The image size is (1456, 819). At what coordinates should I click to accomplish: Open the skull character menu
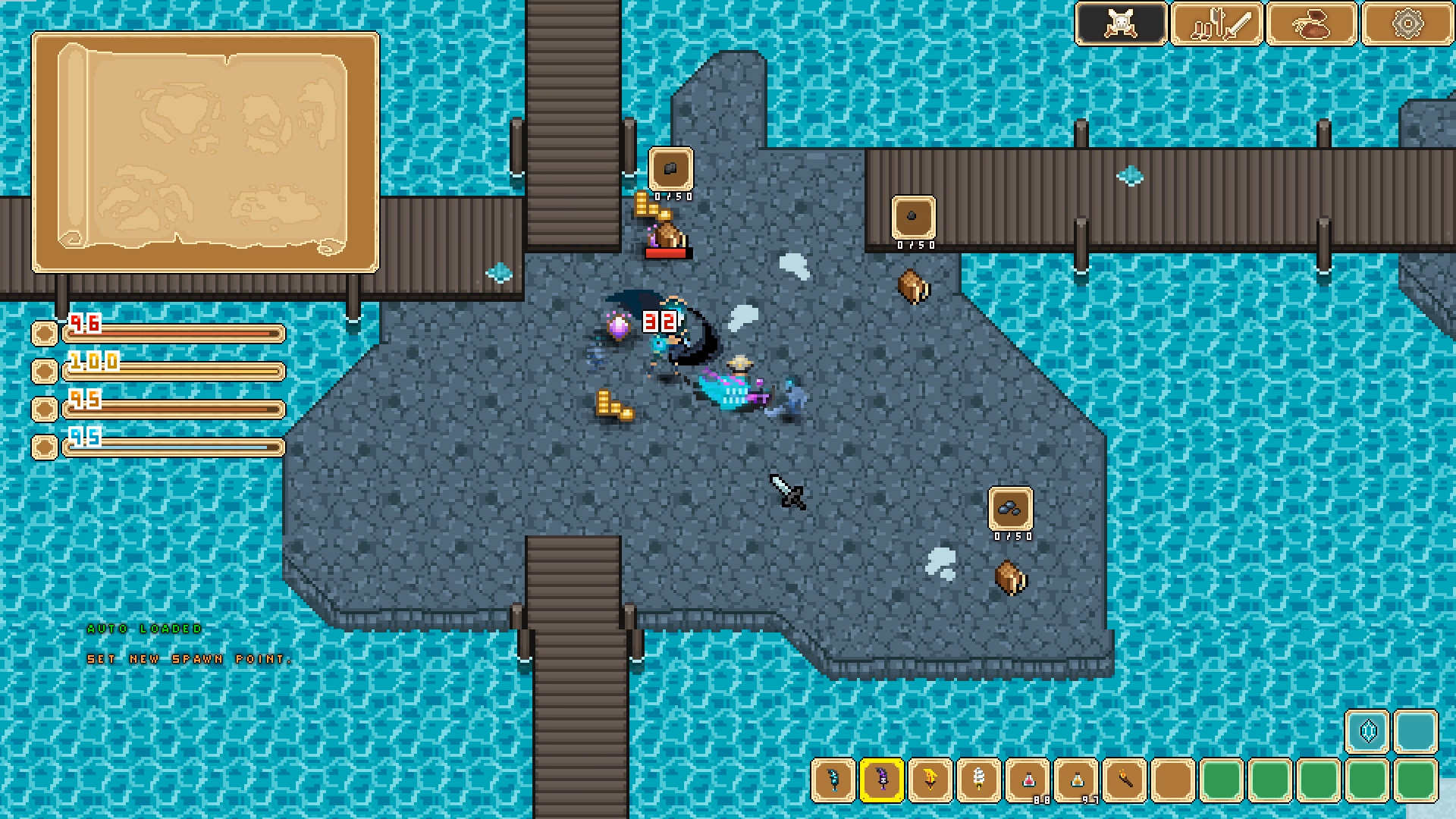(1120, 24)
